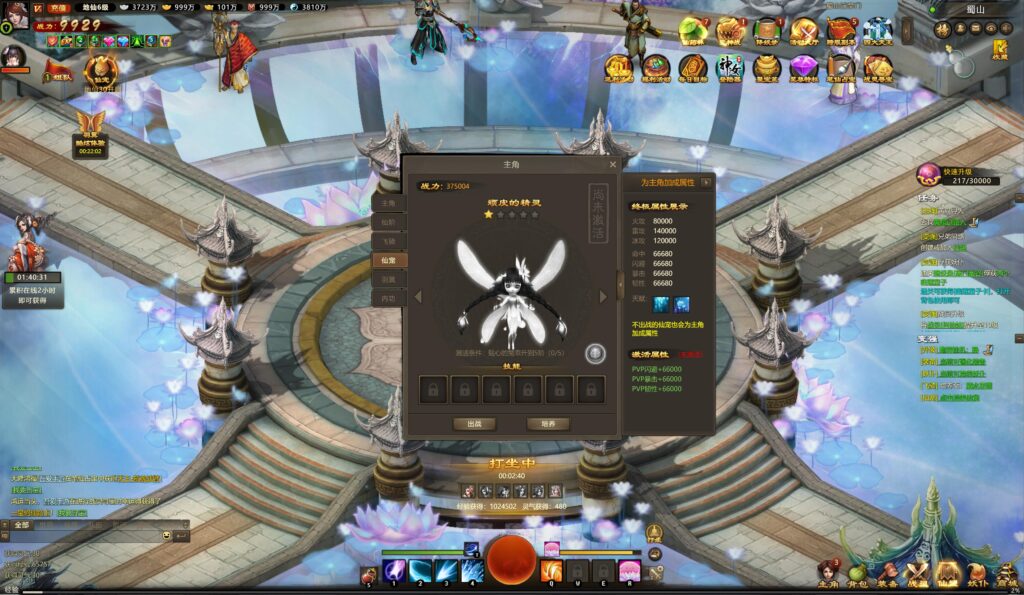Image resolution: width=1024 pixels, height=595 pixels.
Task: Switch to the 飞骑 mount tab
Action: tap(388, 241)
